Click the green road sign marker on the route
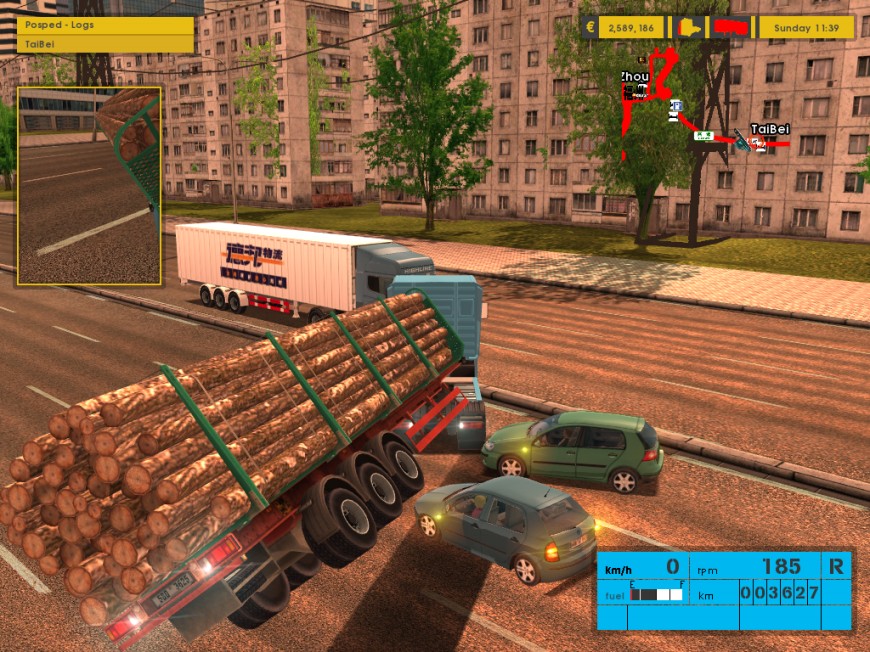 704,135
